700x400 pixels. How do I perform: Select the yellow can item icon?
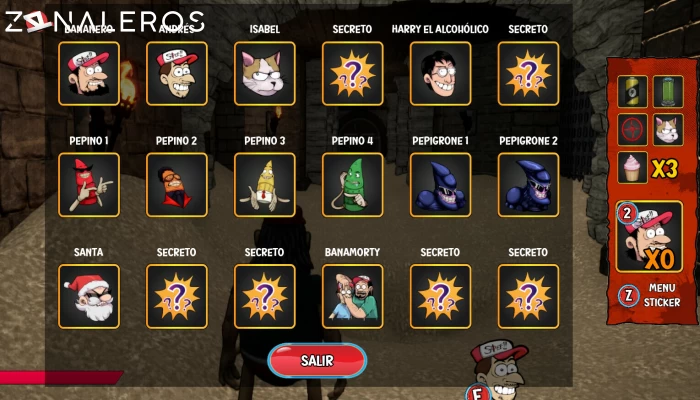(632, 92)
